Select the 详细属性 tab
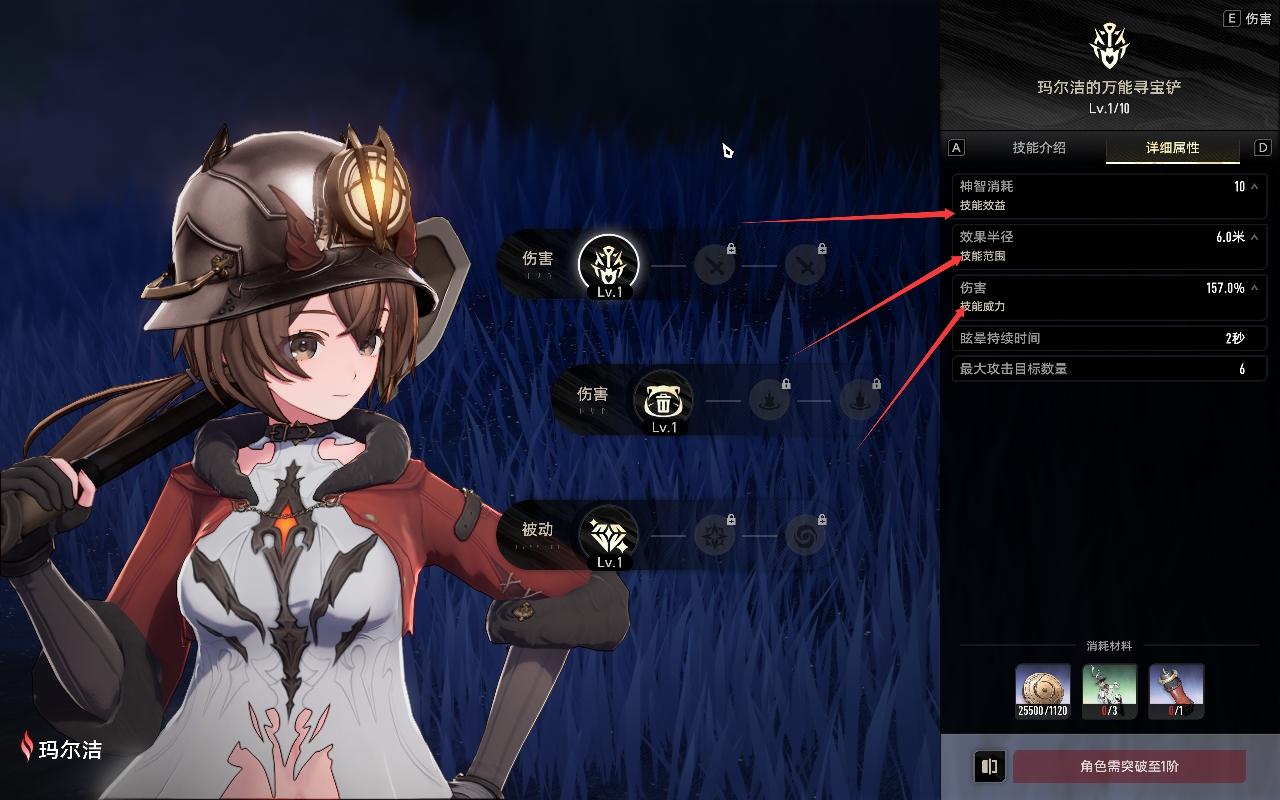 tap(1172, 148)
